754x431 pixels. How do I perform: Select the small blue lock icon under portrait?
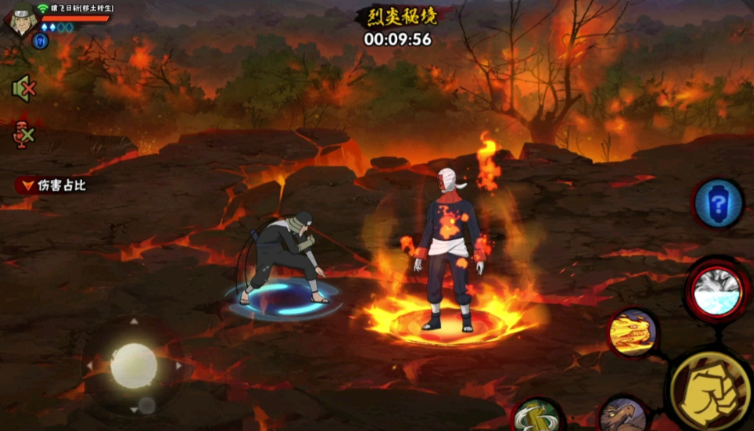click(x=40, y=41)
